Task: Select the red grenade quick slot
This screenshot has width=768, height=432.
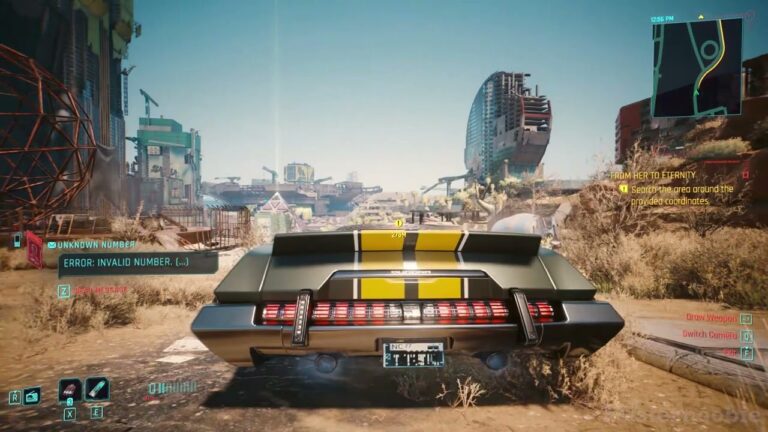Action: click(70, 389)
